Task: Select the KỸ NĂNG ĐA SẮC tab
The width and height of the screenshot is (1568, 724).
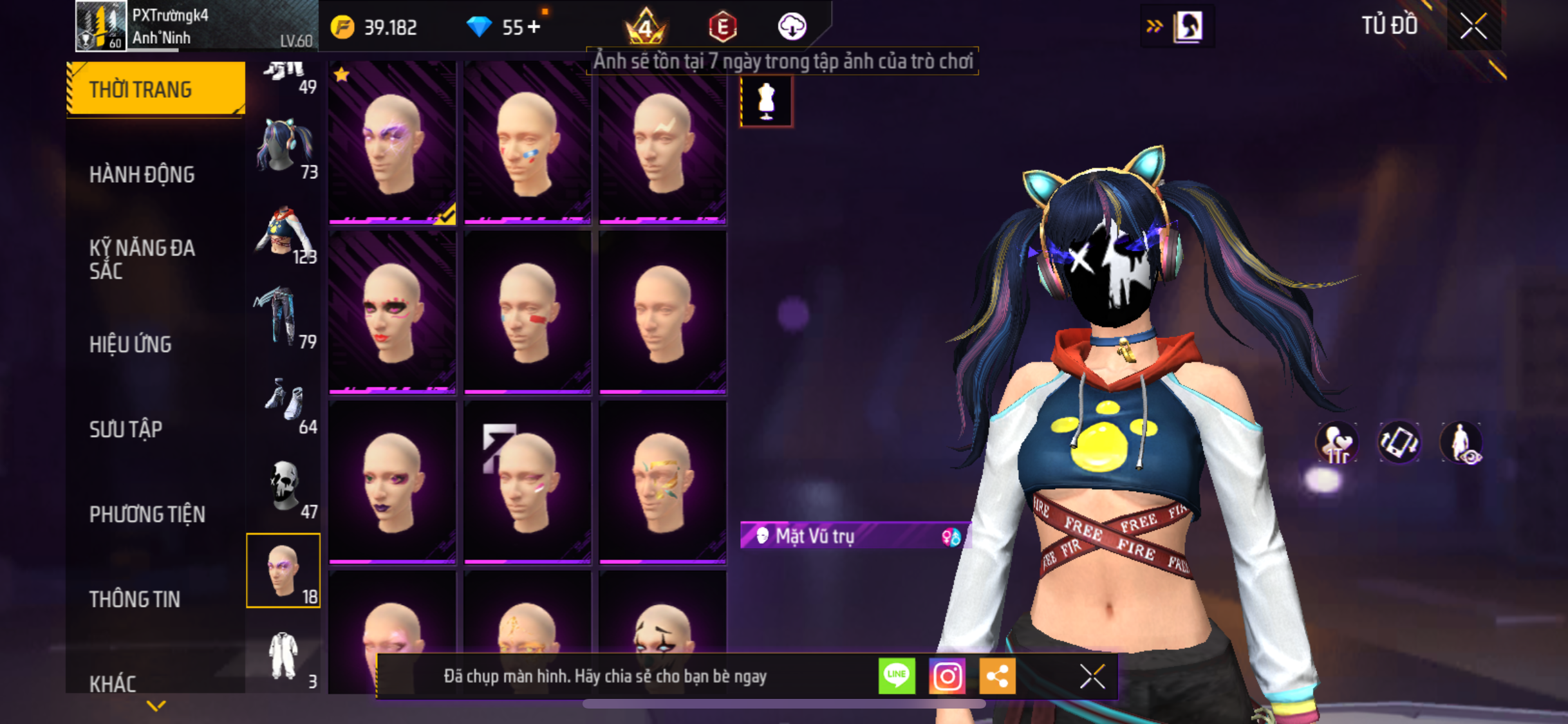Action: tap(142, 259)
